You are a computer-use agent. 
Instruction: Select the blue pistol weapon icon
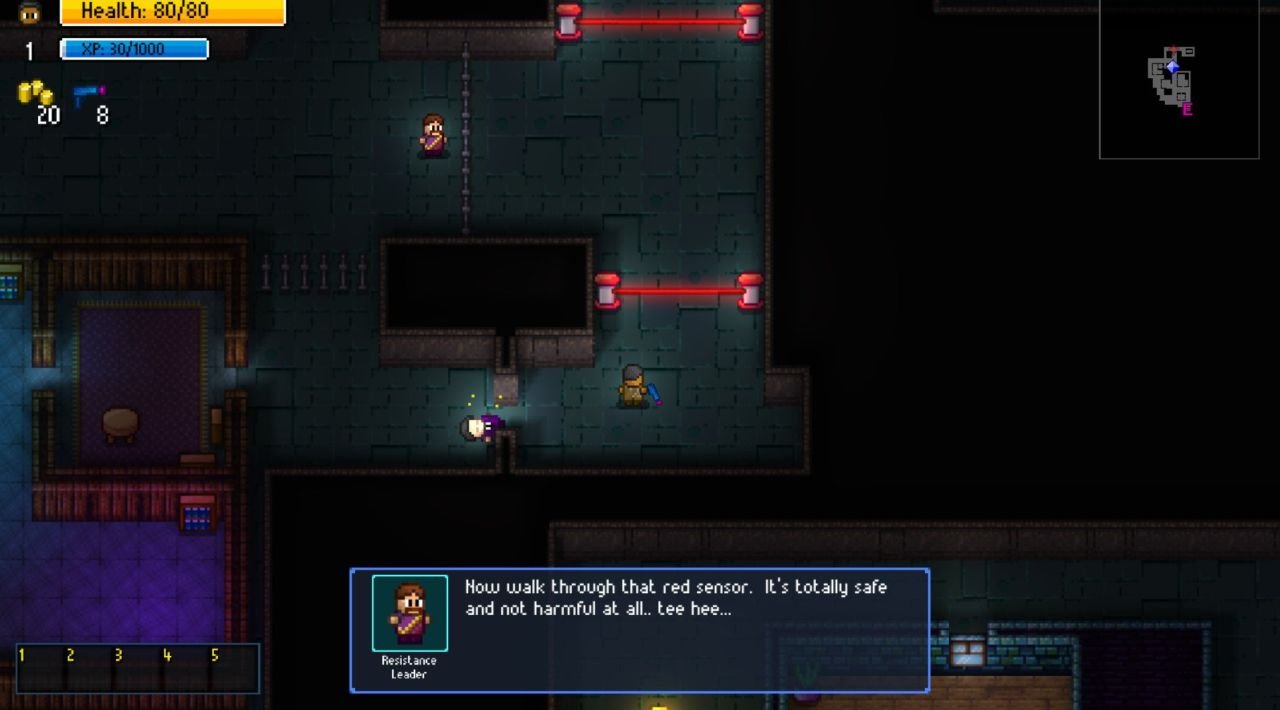pos(88,94)
